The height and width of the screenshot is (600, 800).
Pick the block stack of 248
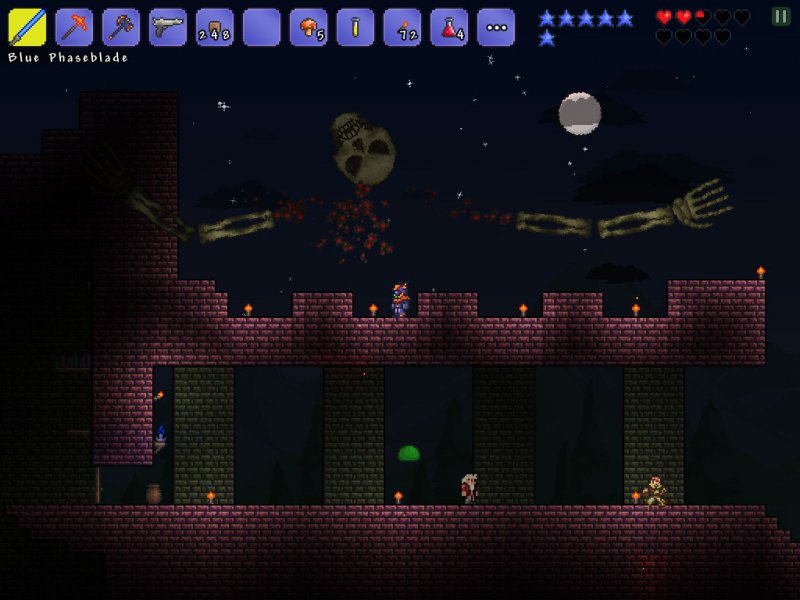215,27
